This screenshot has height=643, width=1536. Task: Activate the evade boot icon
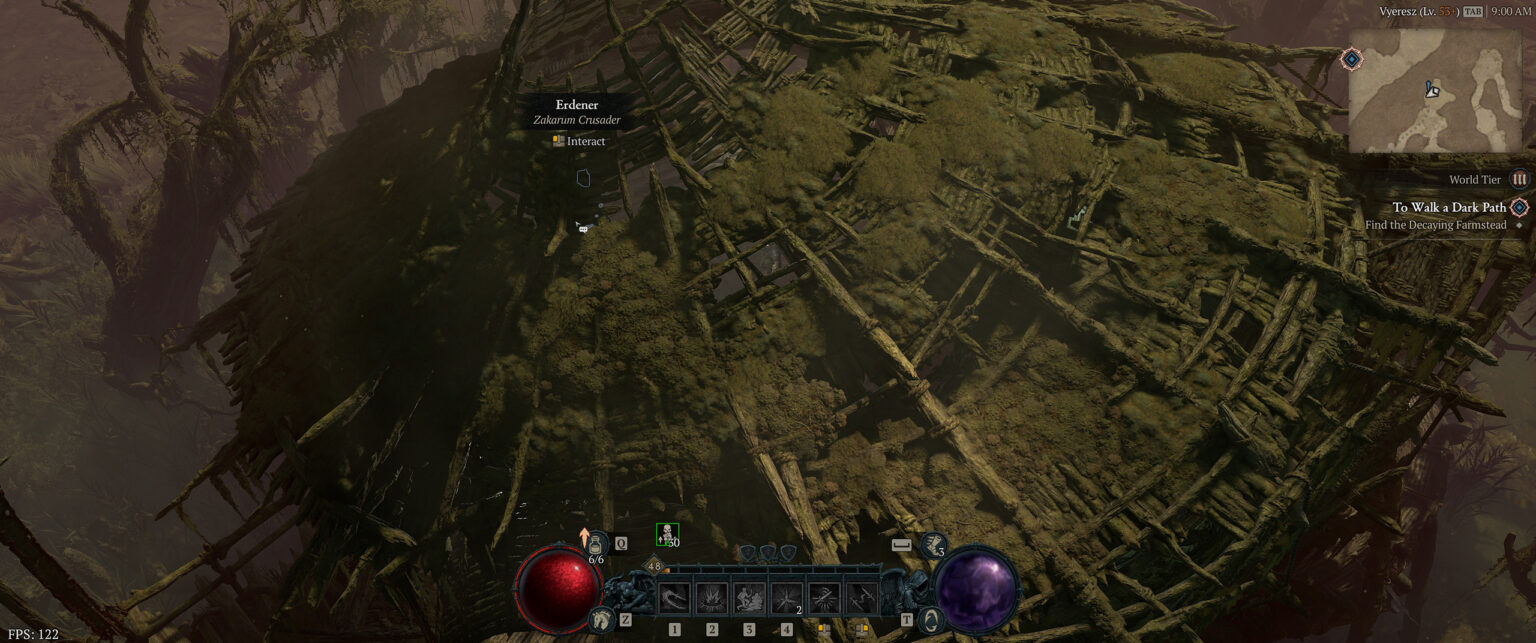[x=931, y=545]
